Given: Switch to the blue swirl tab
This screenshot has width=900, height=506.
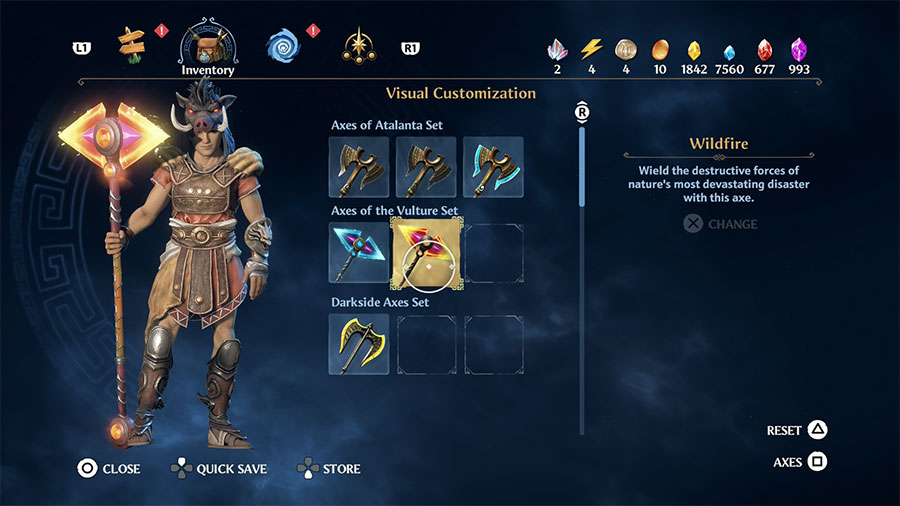Looking at the screenshot, I should (x=283, y=45).
